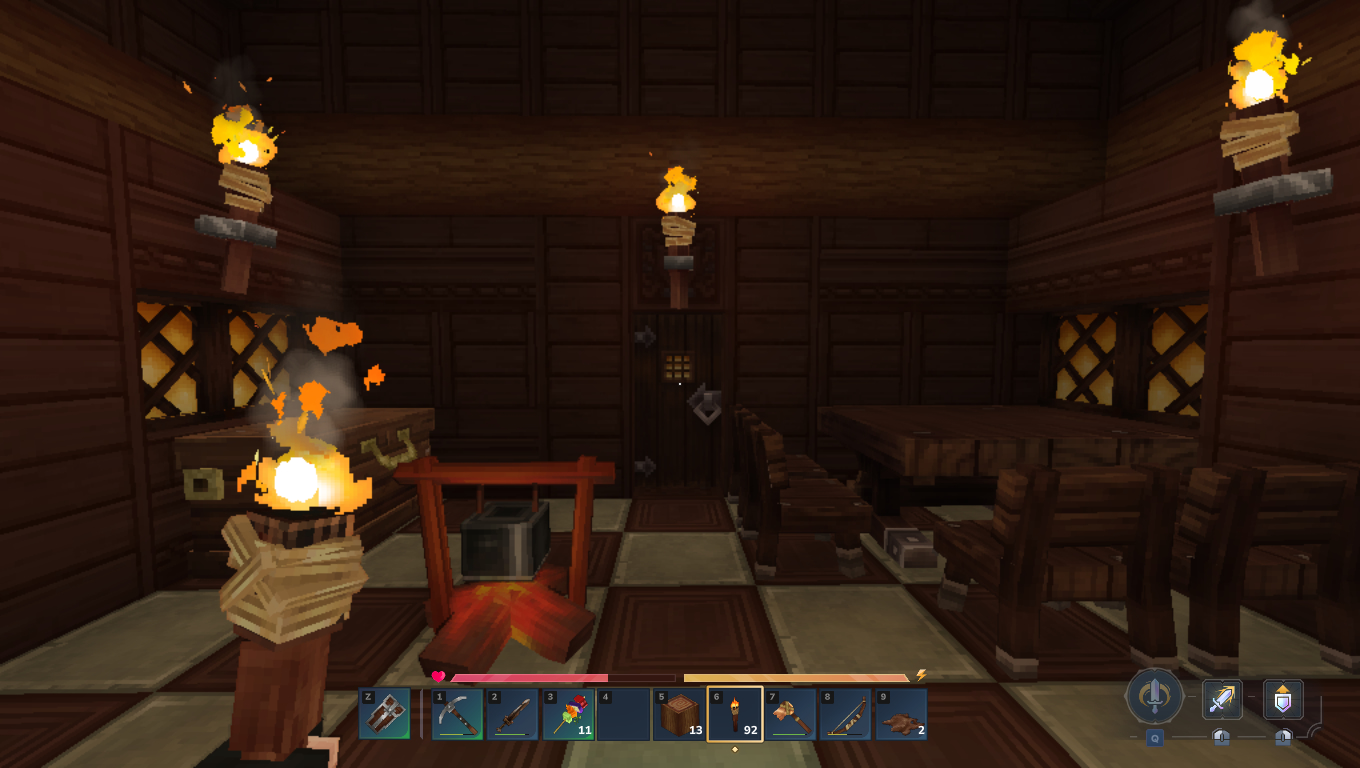Image resolution: width=1360 pixels, height=768 pixels.
Task: Select the torch stack of 92
Action: tap(735, 714)
